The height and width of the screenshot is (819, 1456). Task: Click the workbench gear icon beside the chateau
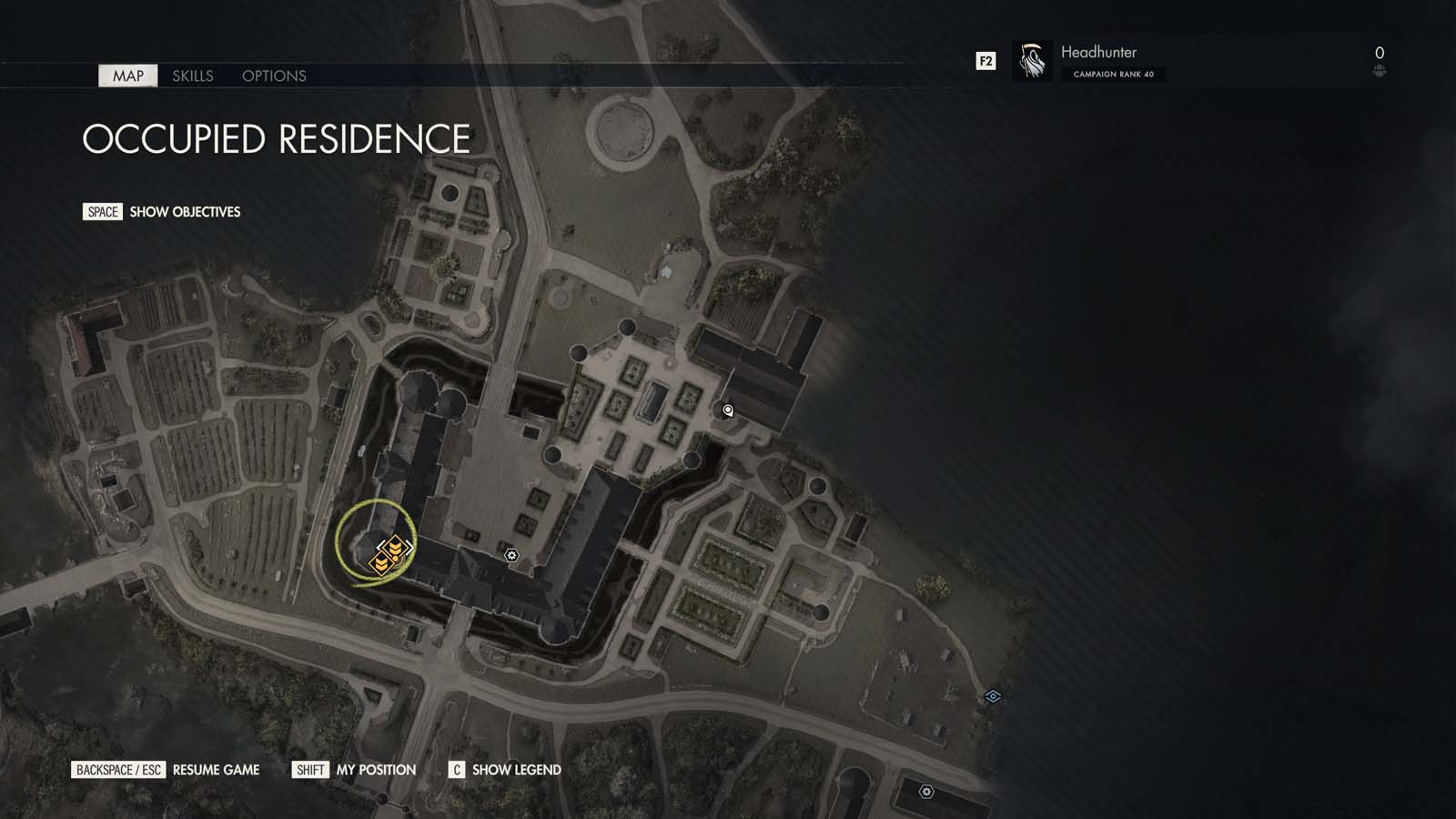click(511, 553)
